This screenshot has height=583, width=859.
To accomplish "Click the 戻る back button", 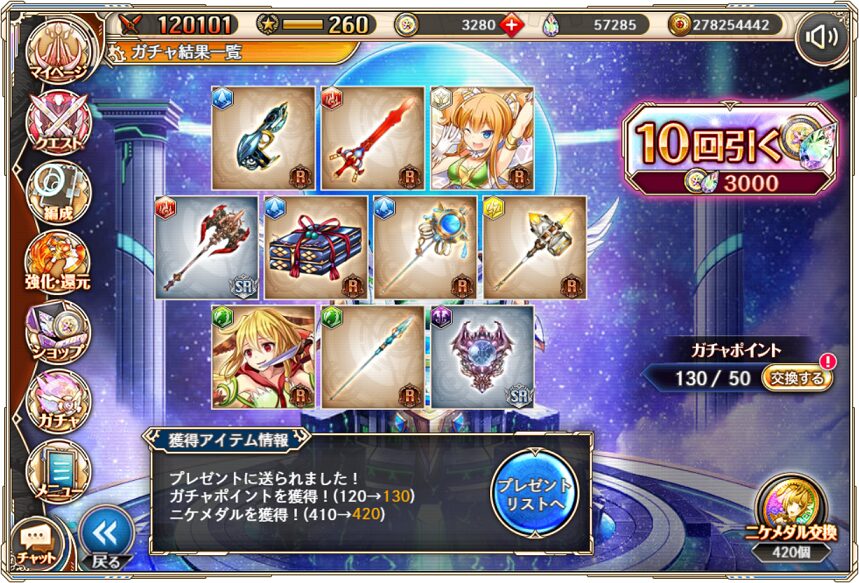I will pos(106,537).
